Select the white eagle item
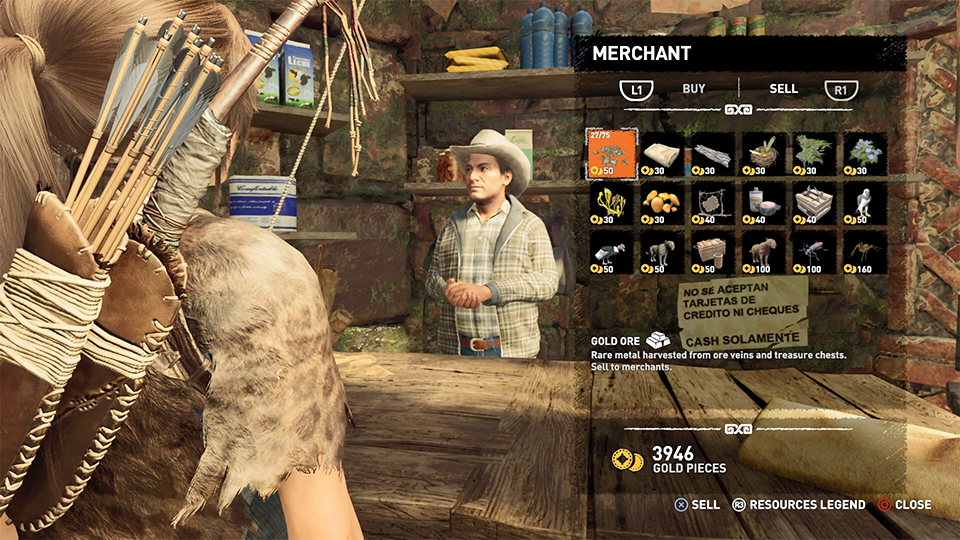Screen dimensions: 960x540 pos(865,204)
